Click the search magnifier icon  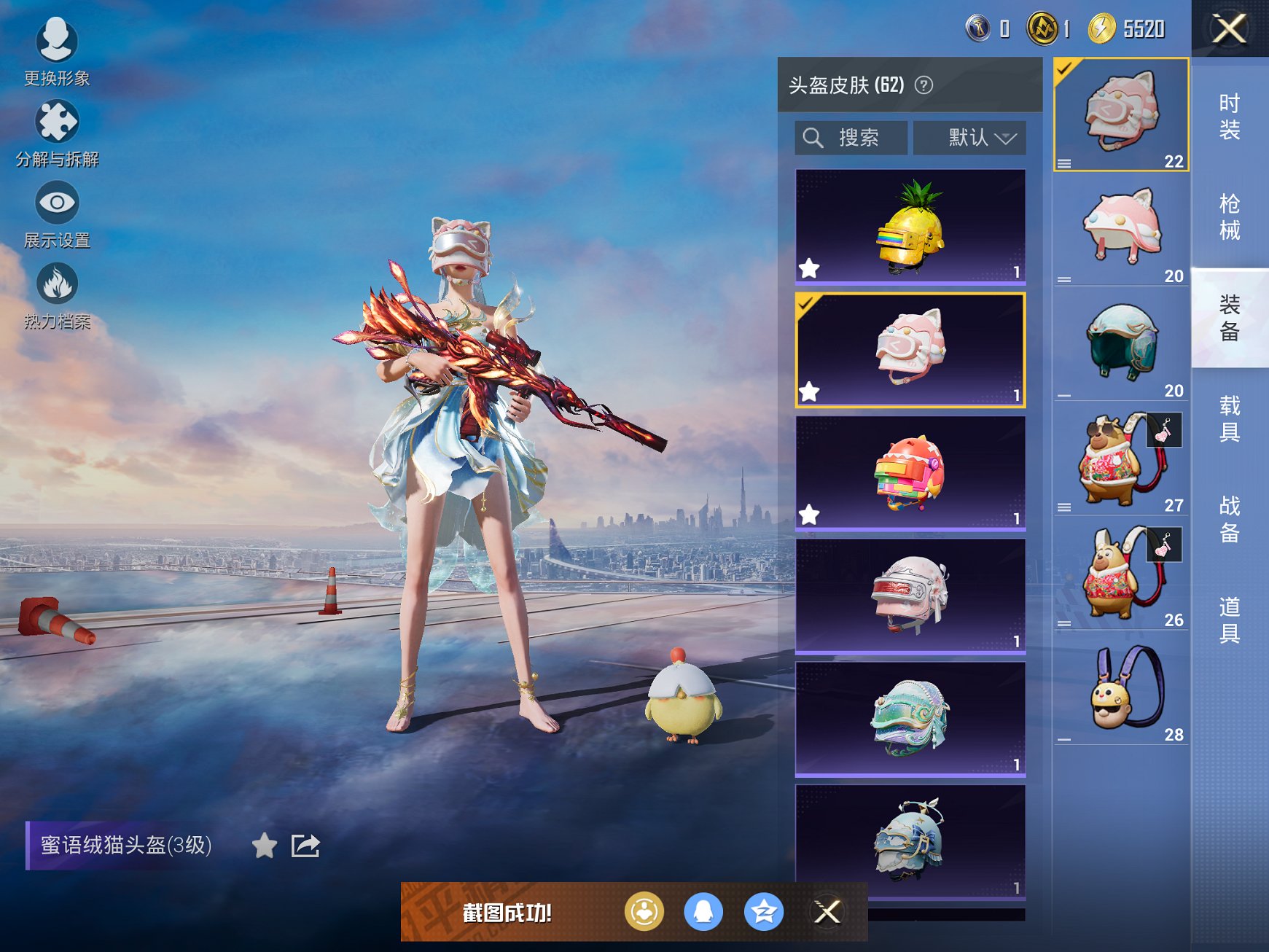(814, 137)
